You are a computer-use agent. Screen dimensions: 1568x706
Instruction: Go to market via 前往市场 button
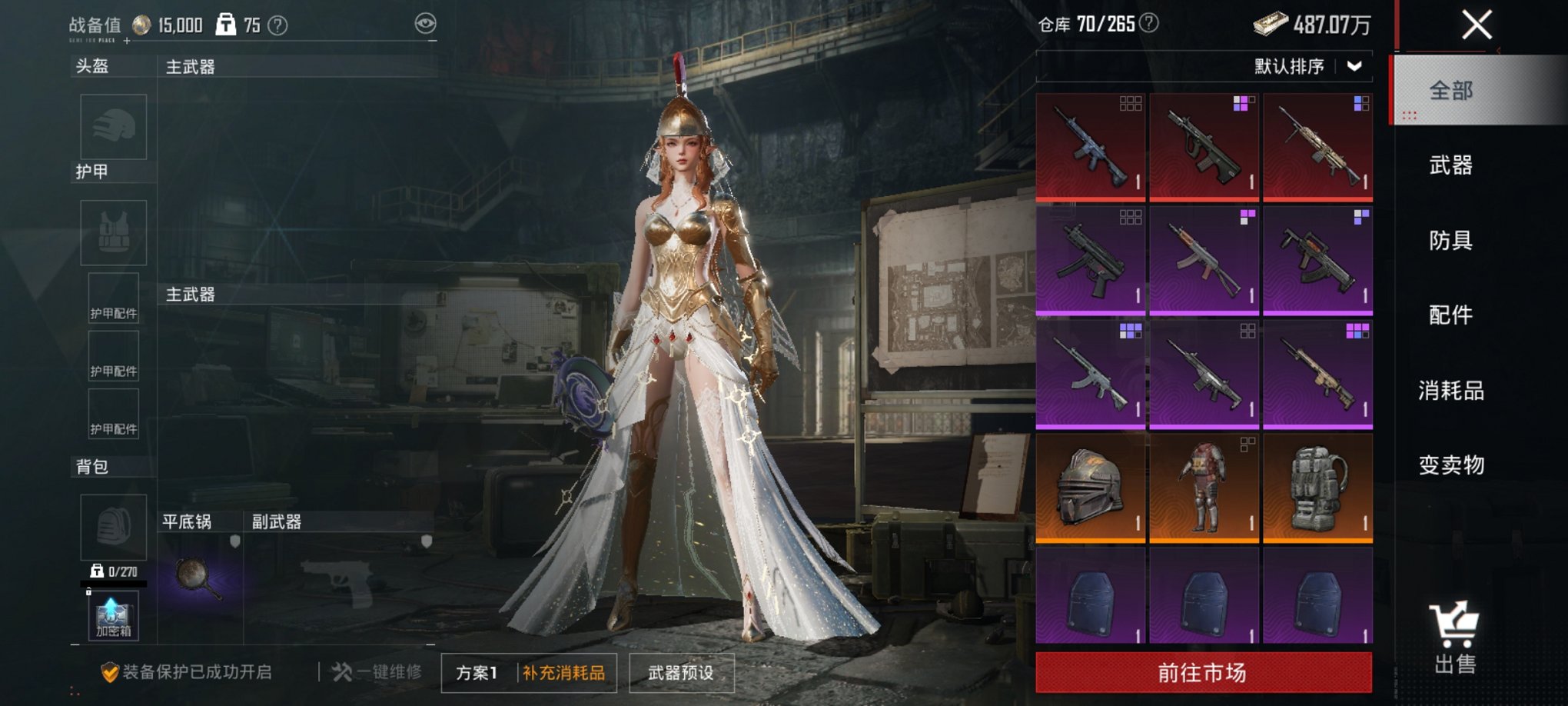[x=1203, y=673]
